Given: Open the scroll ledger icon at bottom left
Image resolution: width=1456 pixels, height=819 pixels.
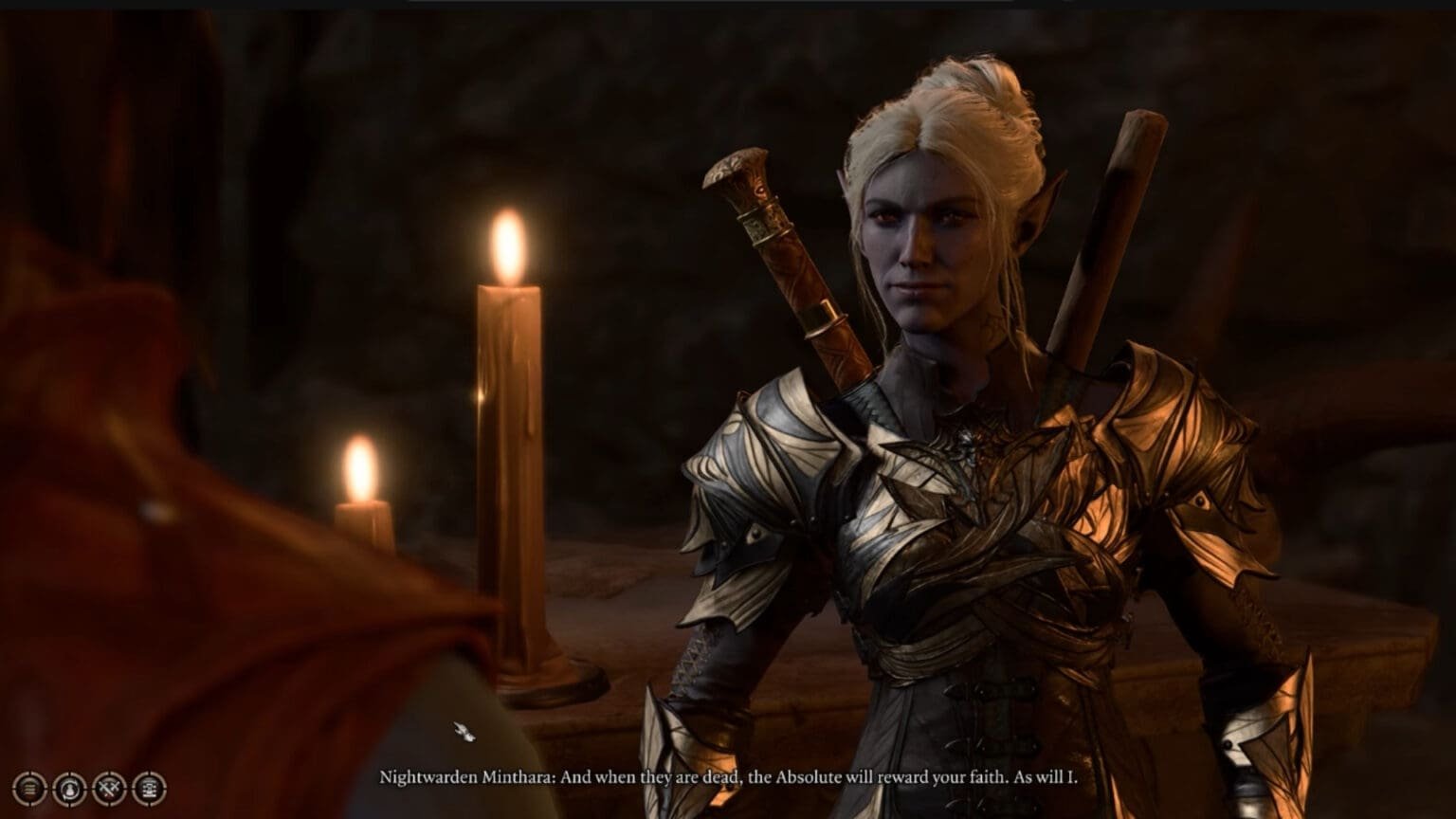Looking at the screenshot, I should (x=151, y=788).
